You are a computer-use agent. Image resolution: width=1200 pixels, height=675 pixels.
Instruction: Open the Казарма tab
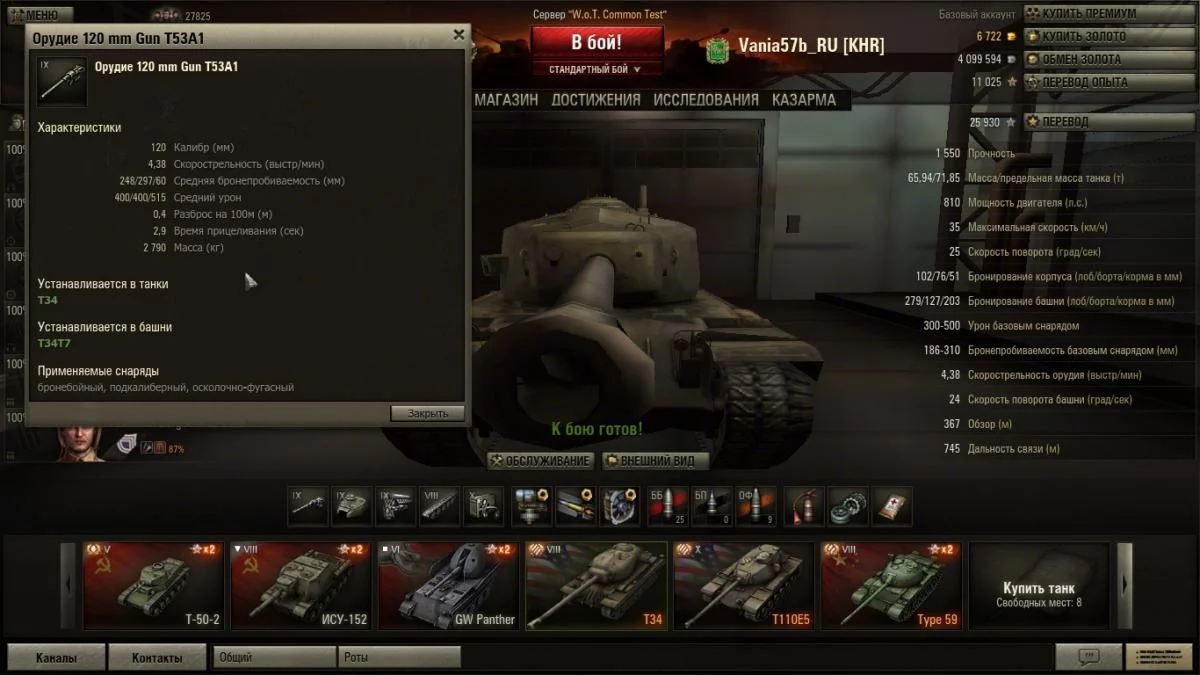point(804,100)
